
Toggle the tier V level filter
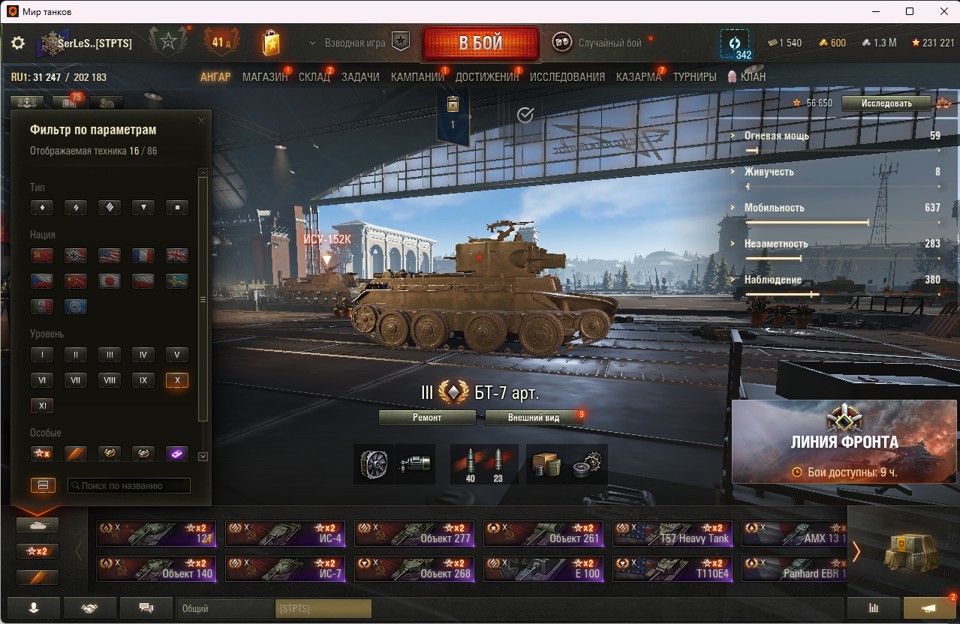click(176, 354)
